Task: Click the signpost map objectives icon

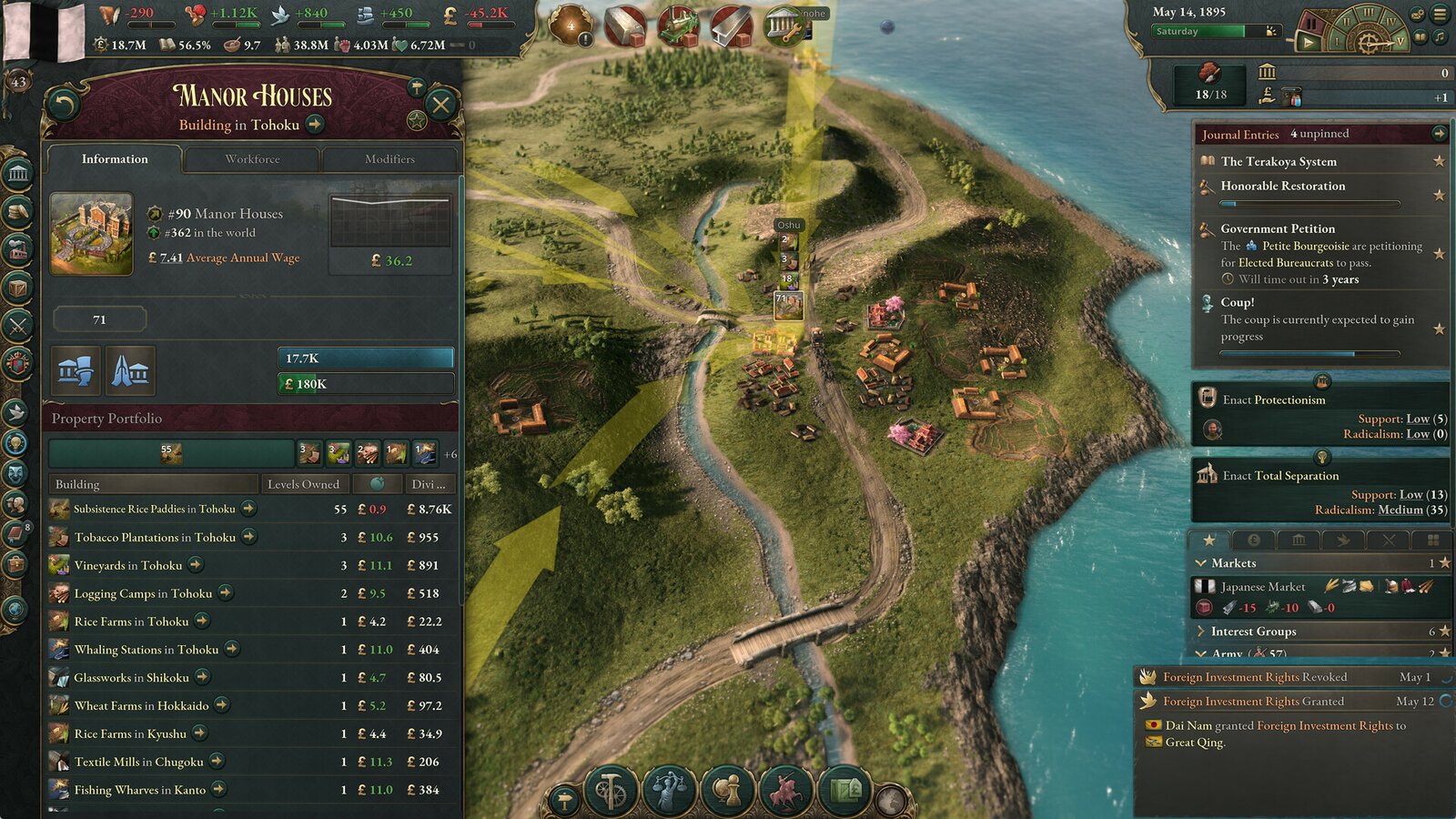Action: click(565, 797)
